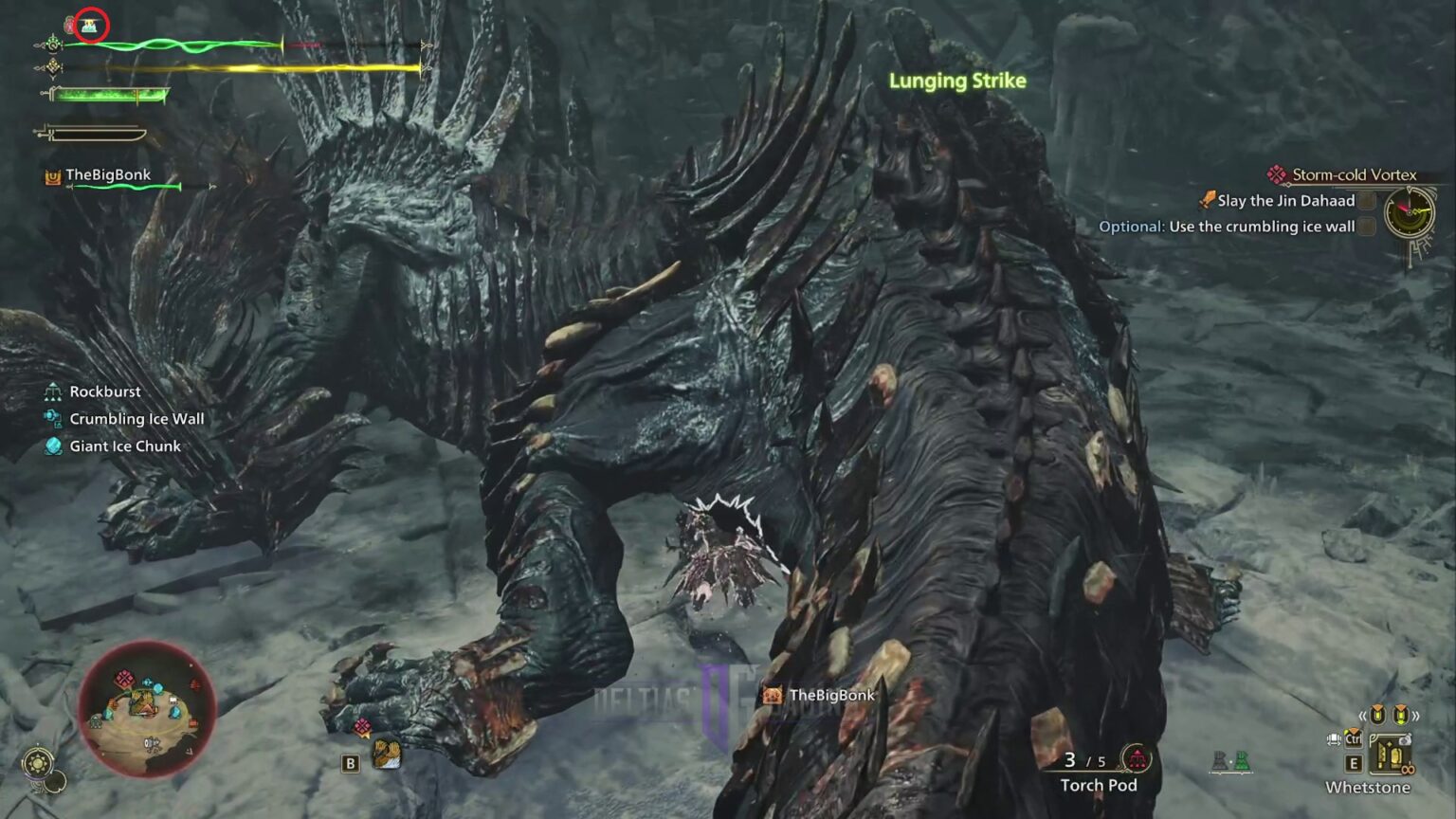Viewport: 1456px width, 819px height.
Task: Check the crumbling ice wall optional objective box
Action: tap(1366, 227)
